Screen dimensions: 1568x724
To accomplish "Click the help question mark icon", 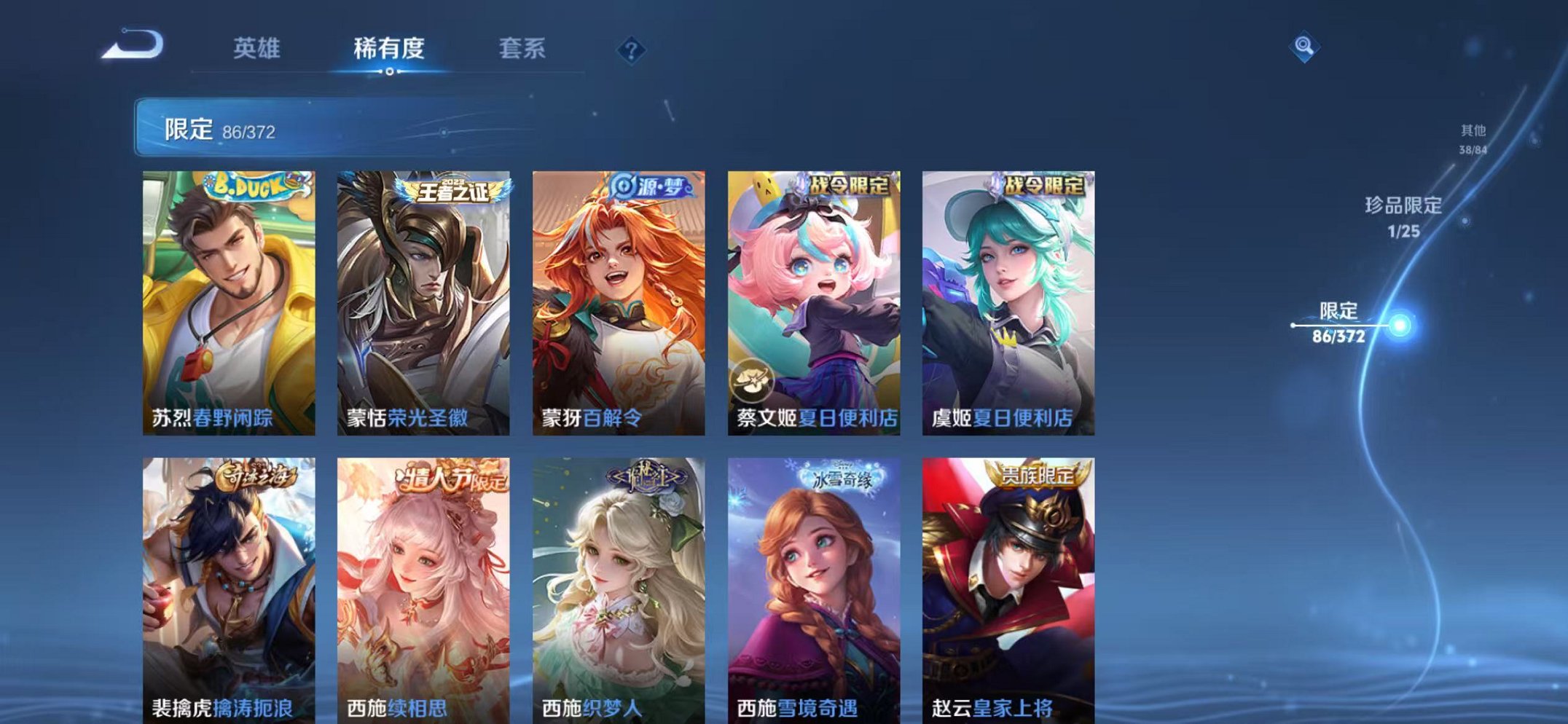I will (632, 49).
